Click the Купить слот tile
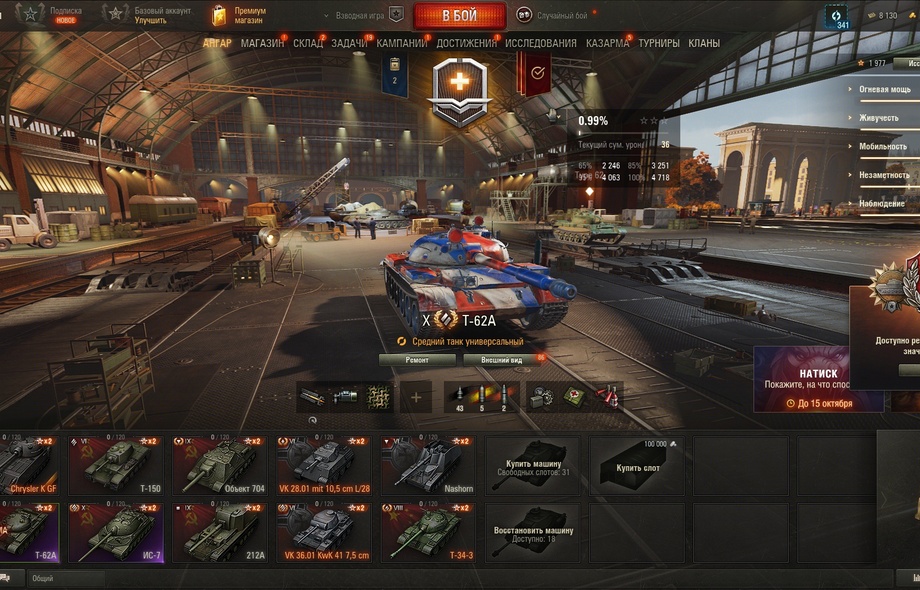920x590 pixels. pyautogui.click(x=637, y=464)
